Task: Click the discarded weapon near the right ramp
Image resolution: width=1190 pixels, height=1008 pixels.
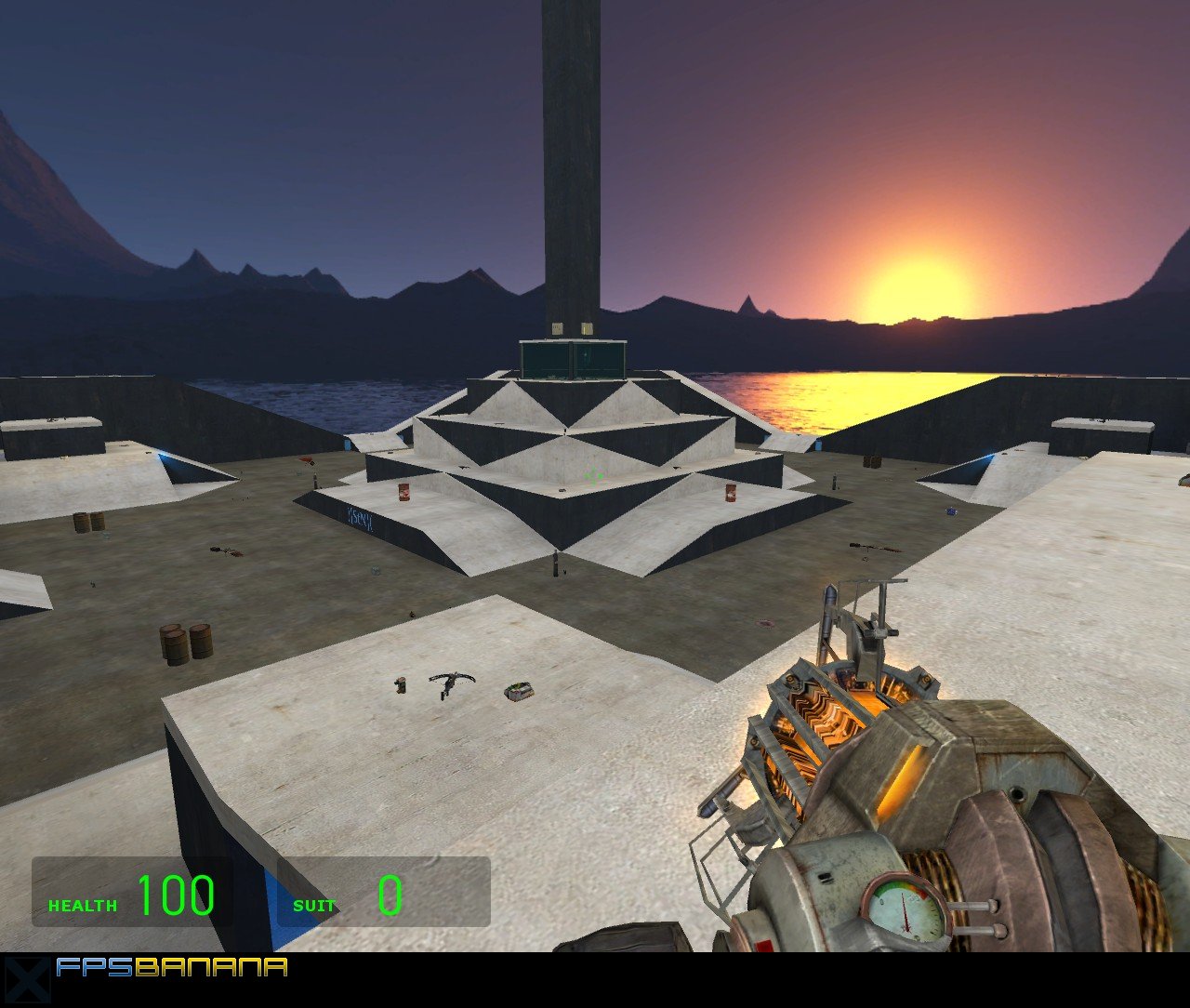Action: pyautogui.click(x=875, y=549)
